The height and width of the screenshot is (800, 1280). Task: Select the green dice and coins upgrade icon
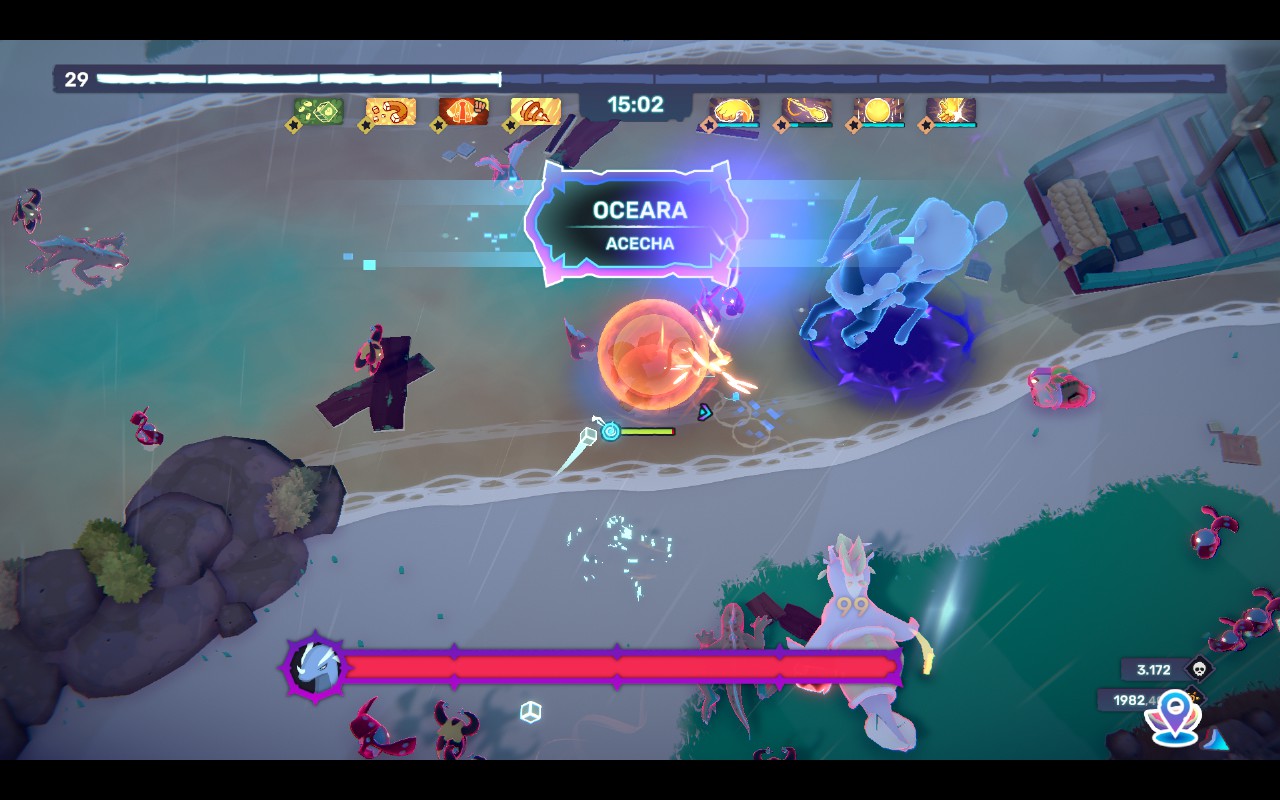coord(318,111)
